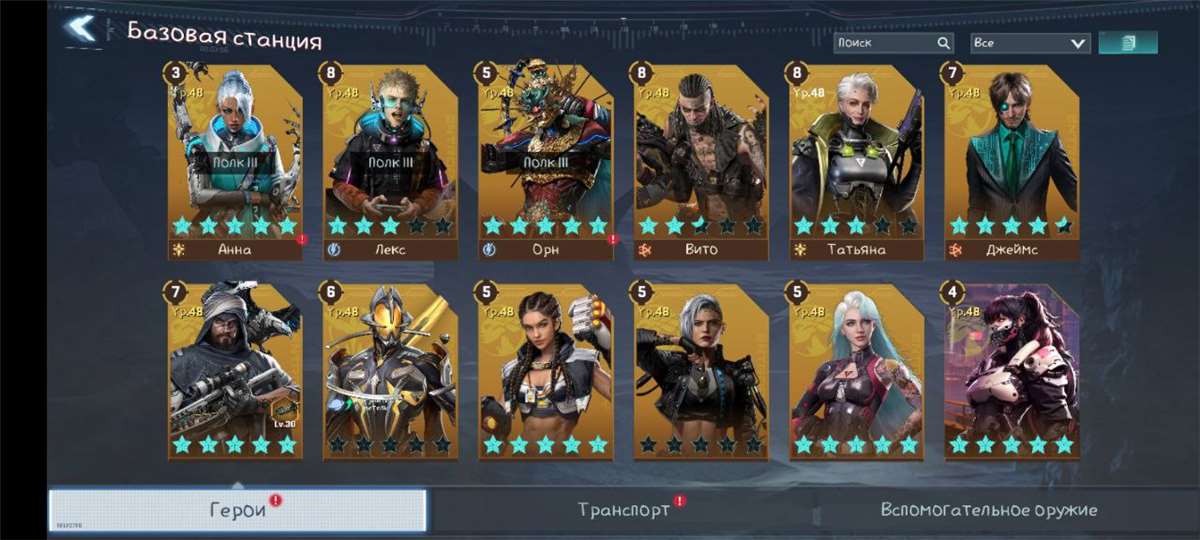This screenshot has width=1200, height=540.
Task: Select the hooded sniper hero card
Action: pos(235,370)
